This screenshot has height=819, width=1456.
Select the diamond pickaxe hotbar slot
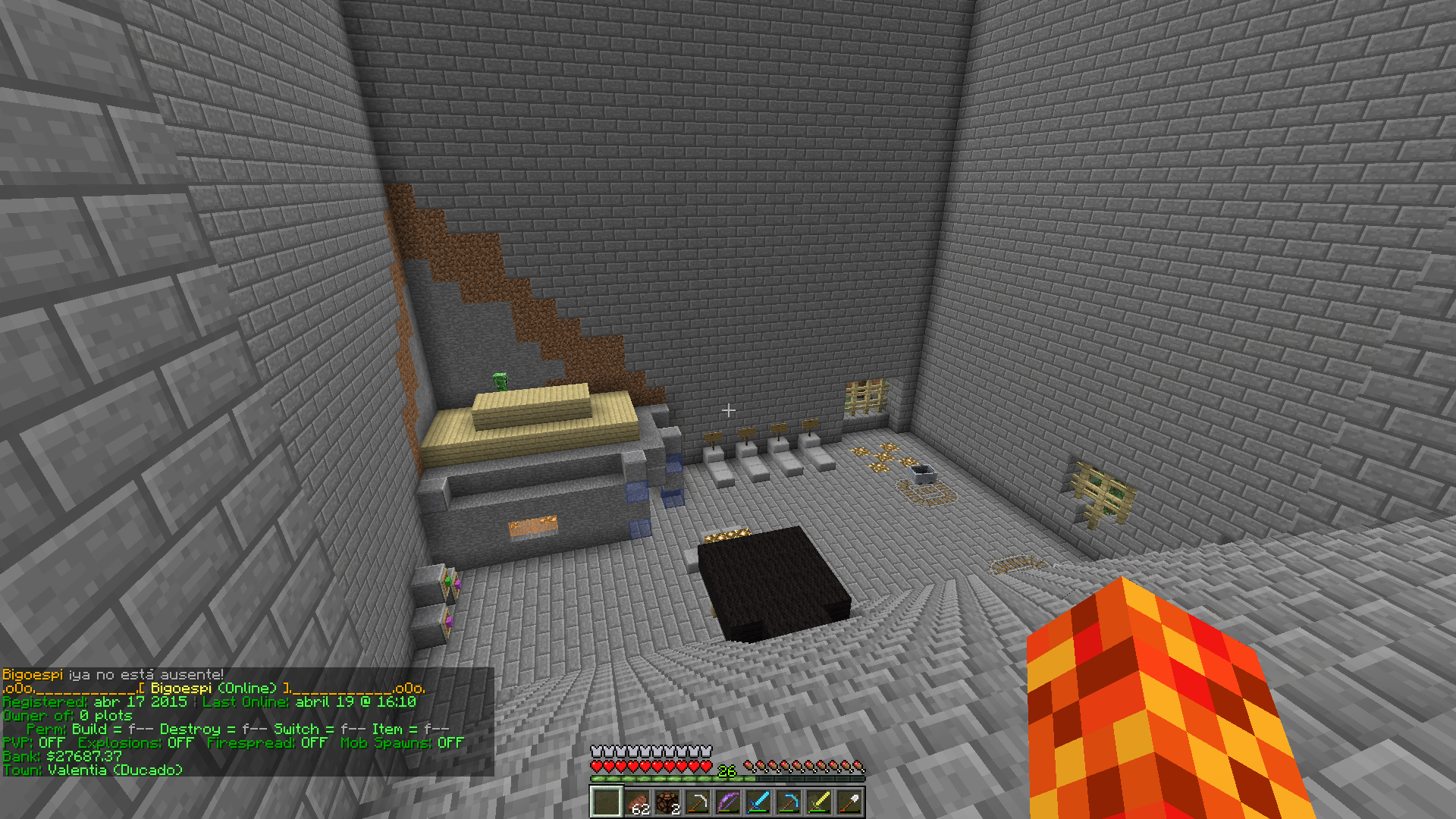[x=789, y=802]
